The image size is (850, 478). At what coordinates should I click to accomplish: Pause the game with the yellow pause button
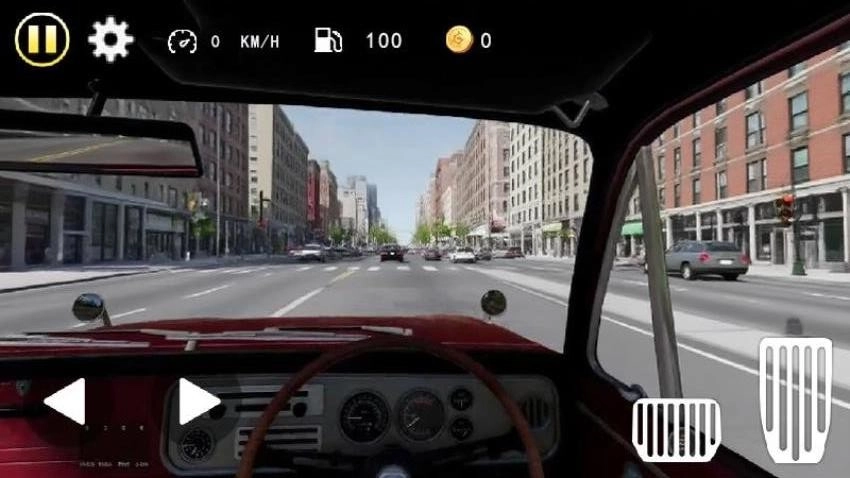point(42,40)
